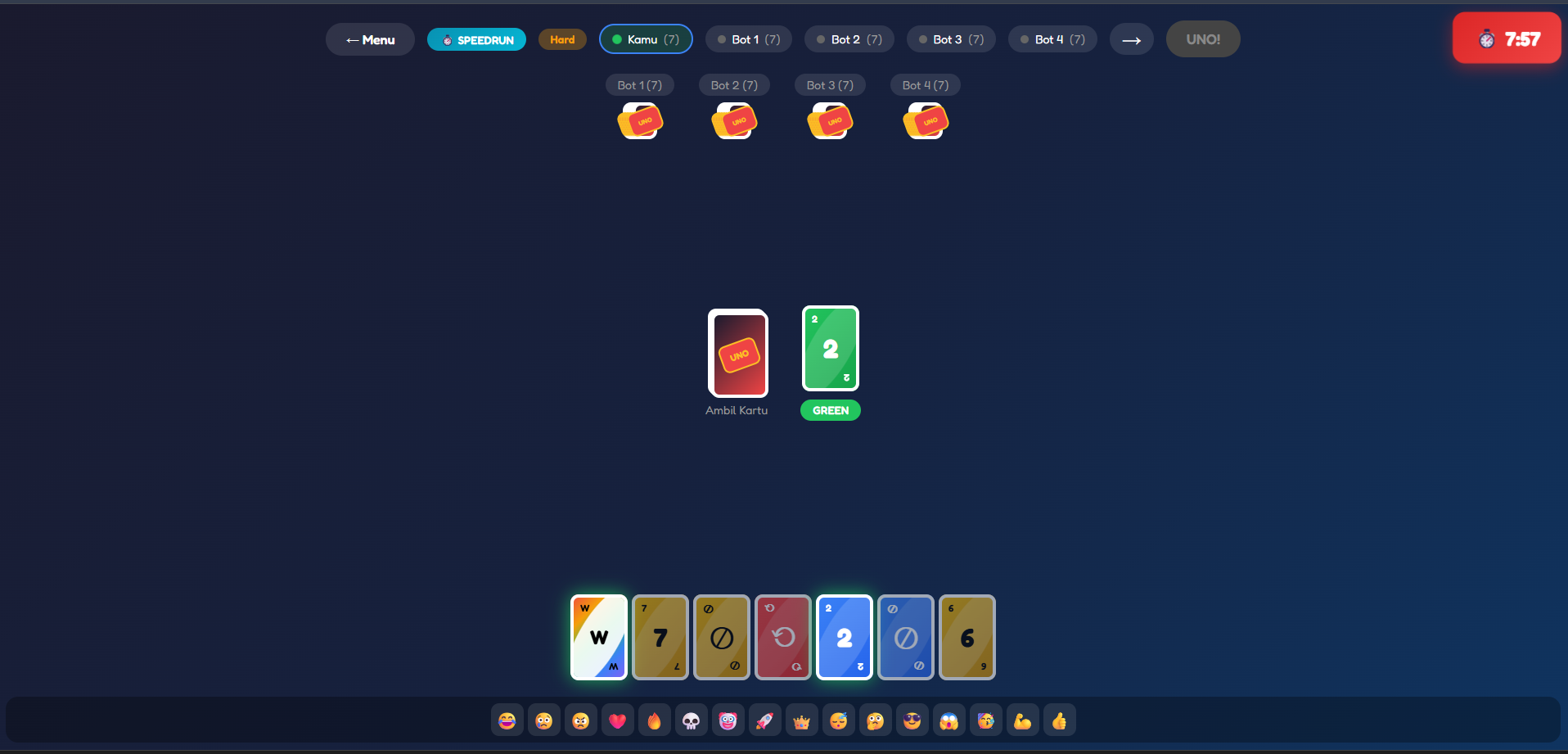Send the fire emoji reaction
The width and height of the screenshot is (1568, 754).
[x=654, y=720]
